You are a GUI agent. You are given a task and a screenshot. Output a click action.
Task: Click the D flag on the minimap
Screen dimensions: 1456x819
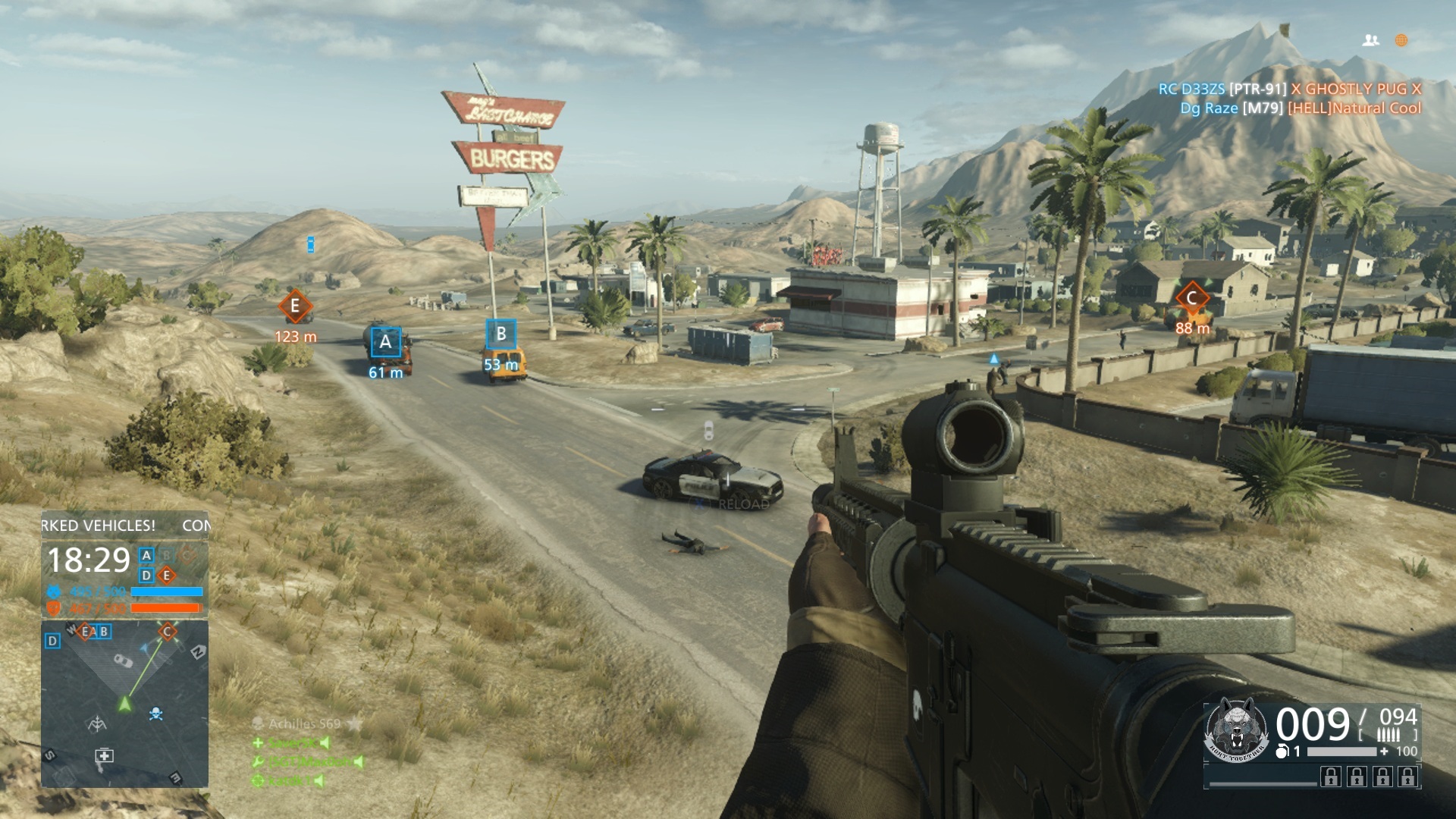52,642
